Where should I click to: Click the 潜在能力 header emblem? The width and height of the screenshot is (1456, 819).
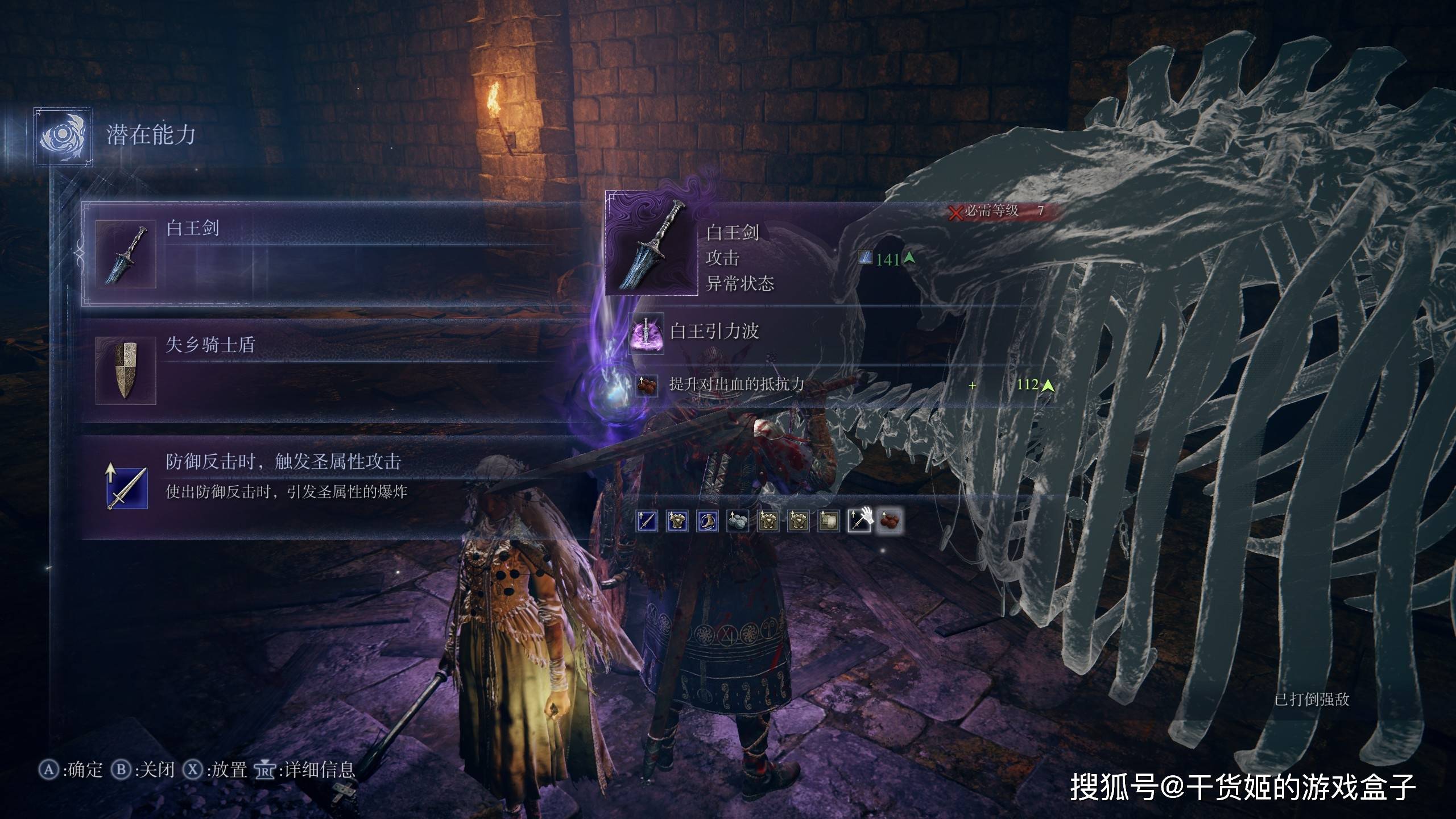tap(63, 136)
